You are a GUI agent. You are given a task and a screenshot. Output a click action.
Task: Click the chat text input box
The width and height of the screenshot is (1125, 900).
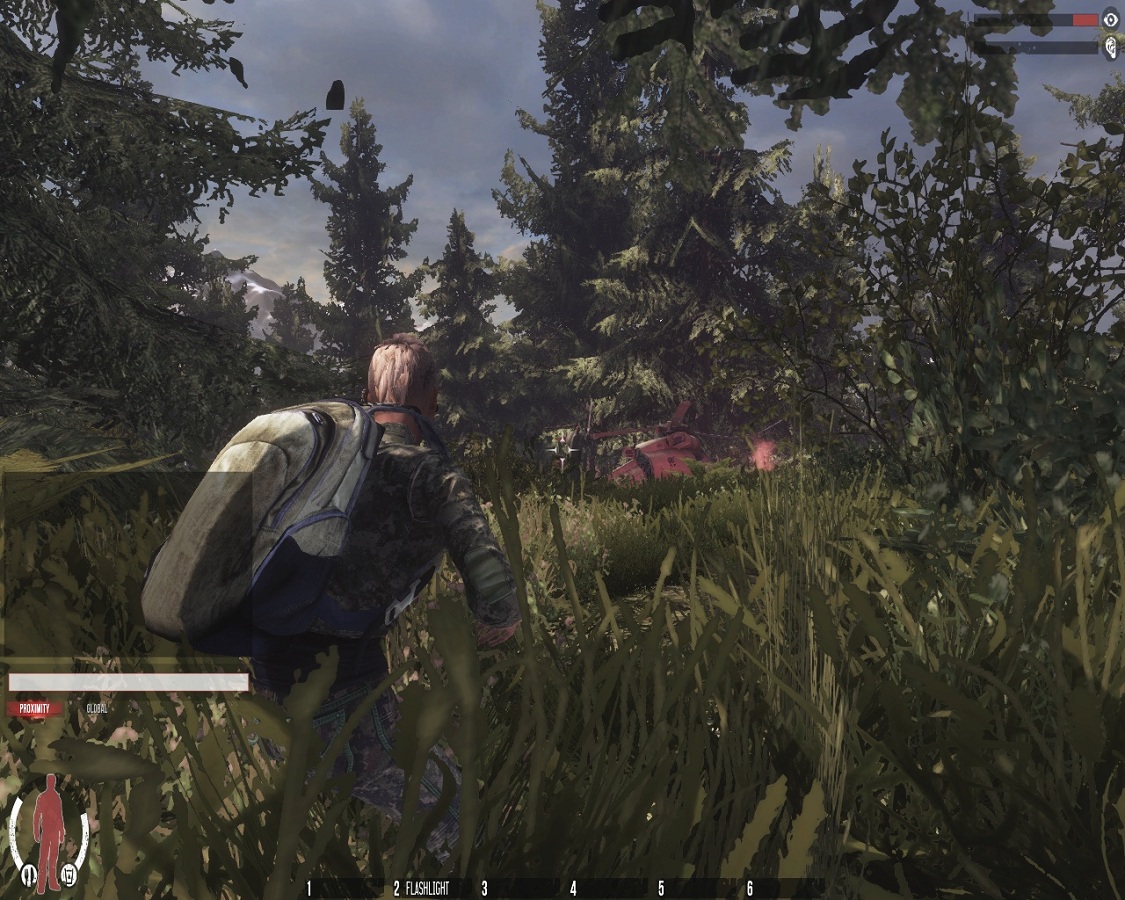(x=128, y=682)
